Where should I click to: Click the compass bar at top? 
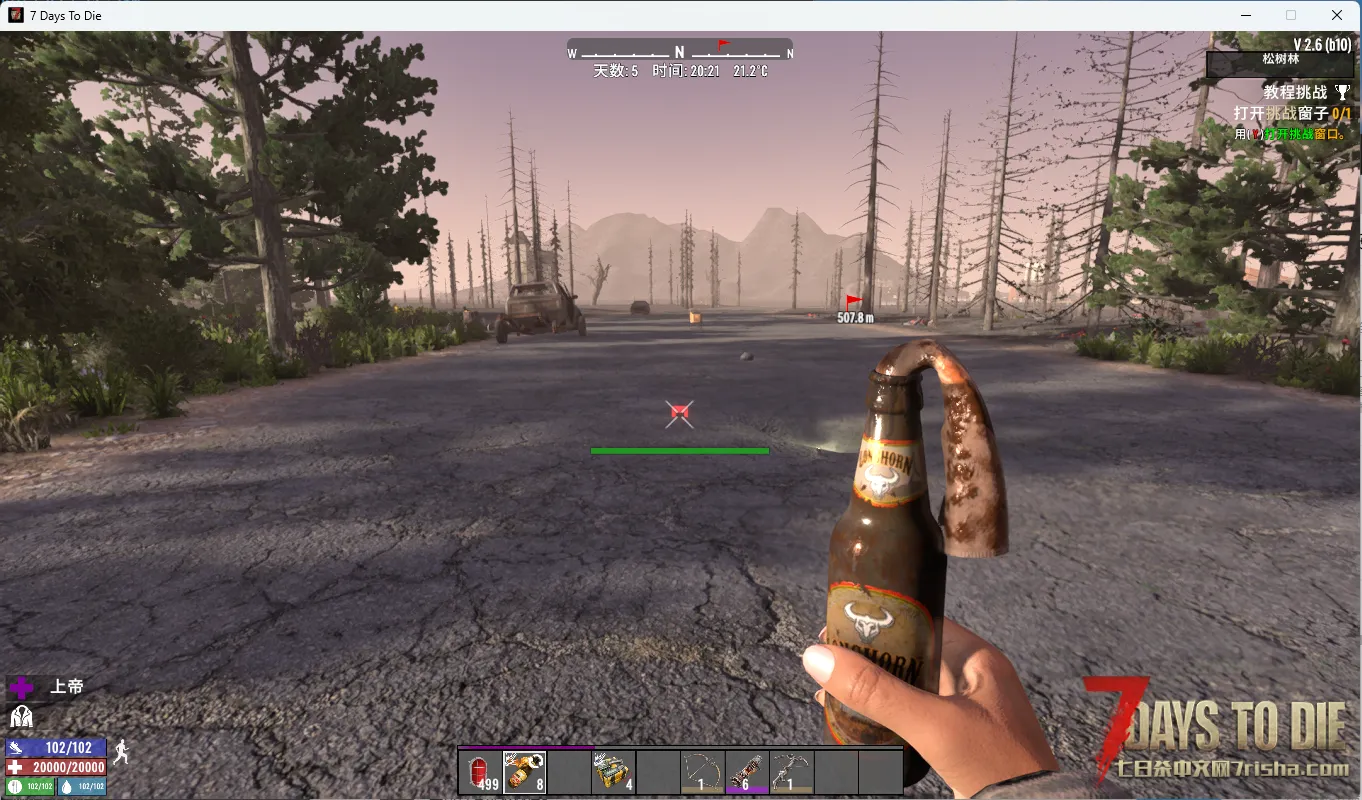tap(680, 52)
